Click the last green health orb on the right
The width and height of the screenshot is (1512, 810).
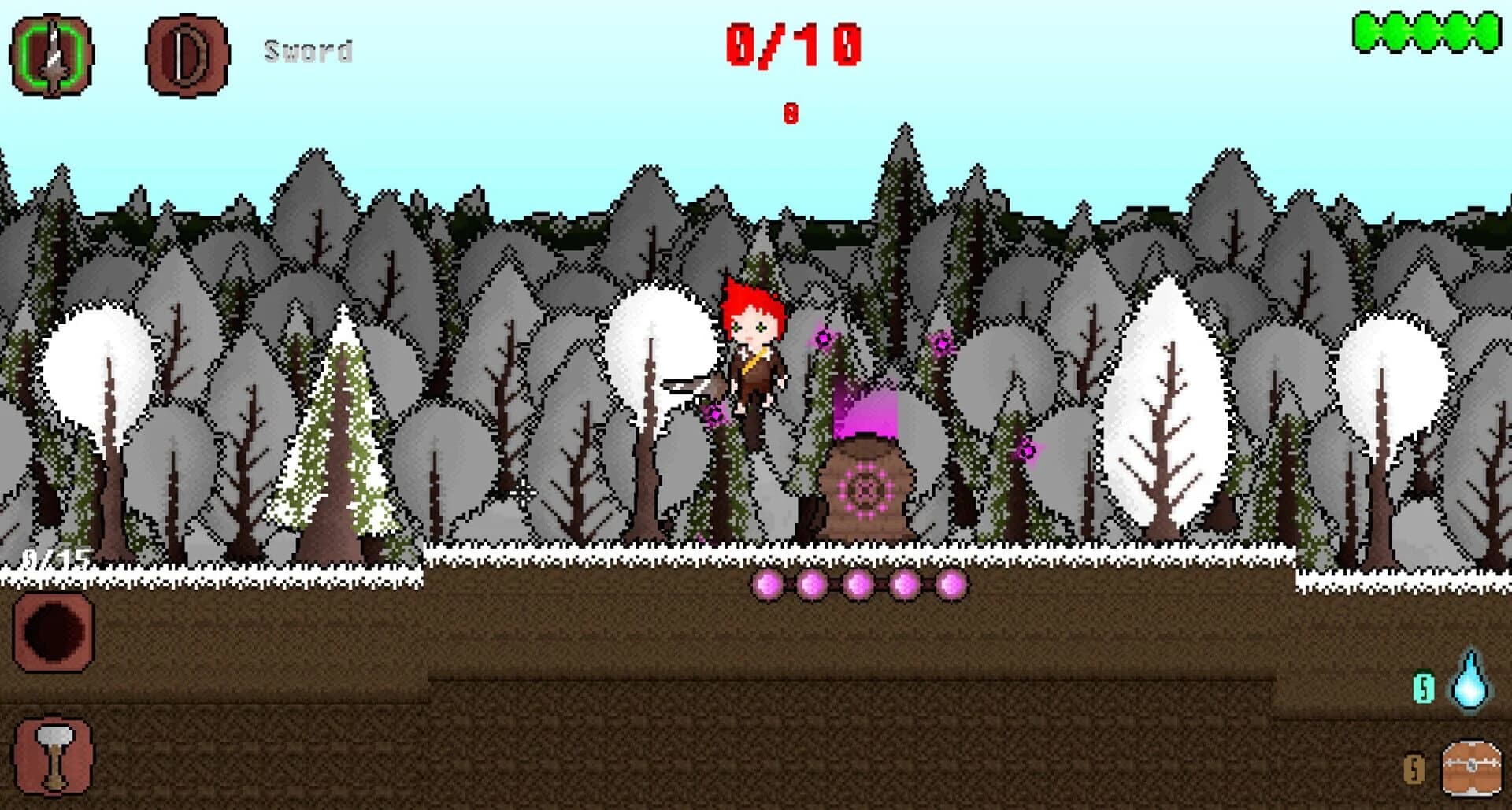pos(1484,31)
